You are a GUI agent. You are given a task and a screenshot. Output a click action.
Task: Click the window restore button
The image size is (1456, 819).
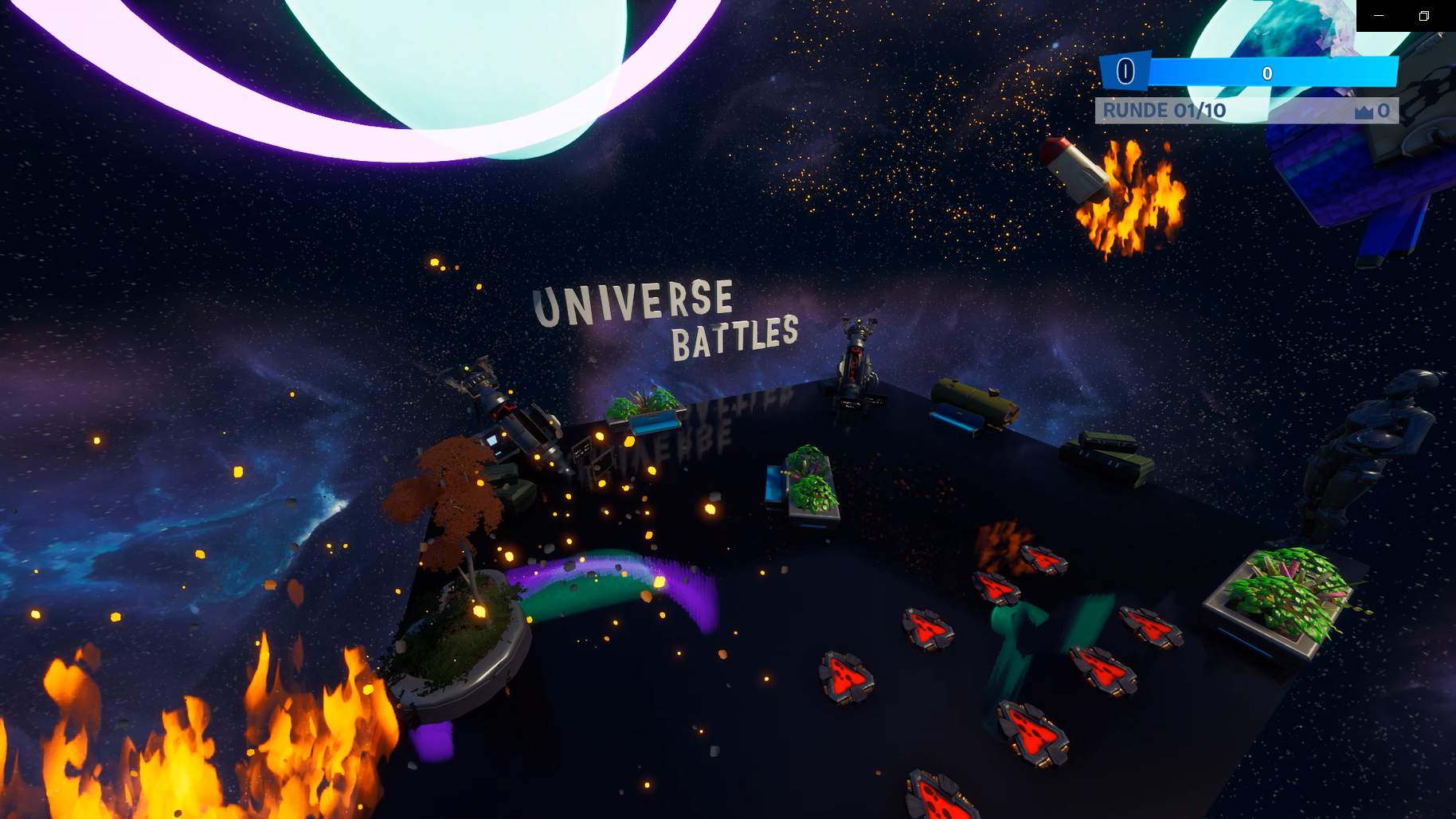(x=1425, y=16)
